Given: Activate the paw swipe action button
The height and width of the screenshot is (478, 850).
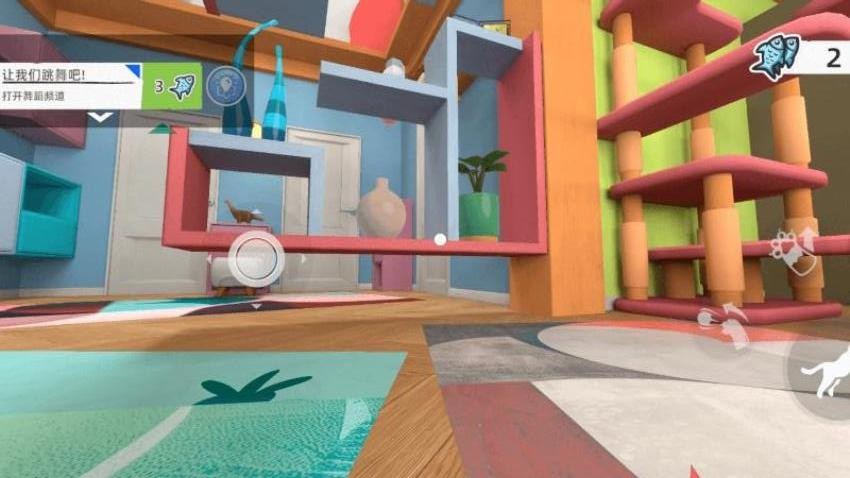Looking at the screenshot, I should 793,252.
